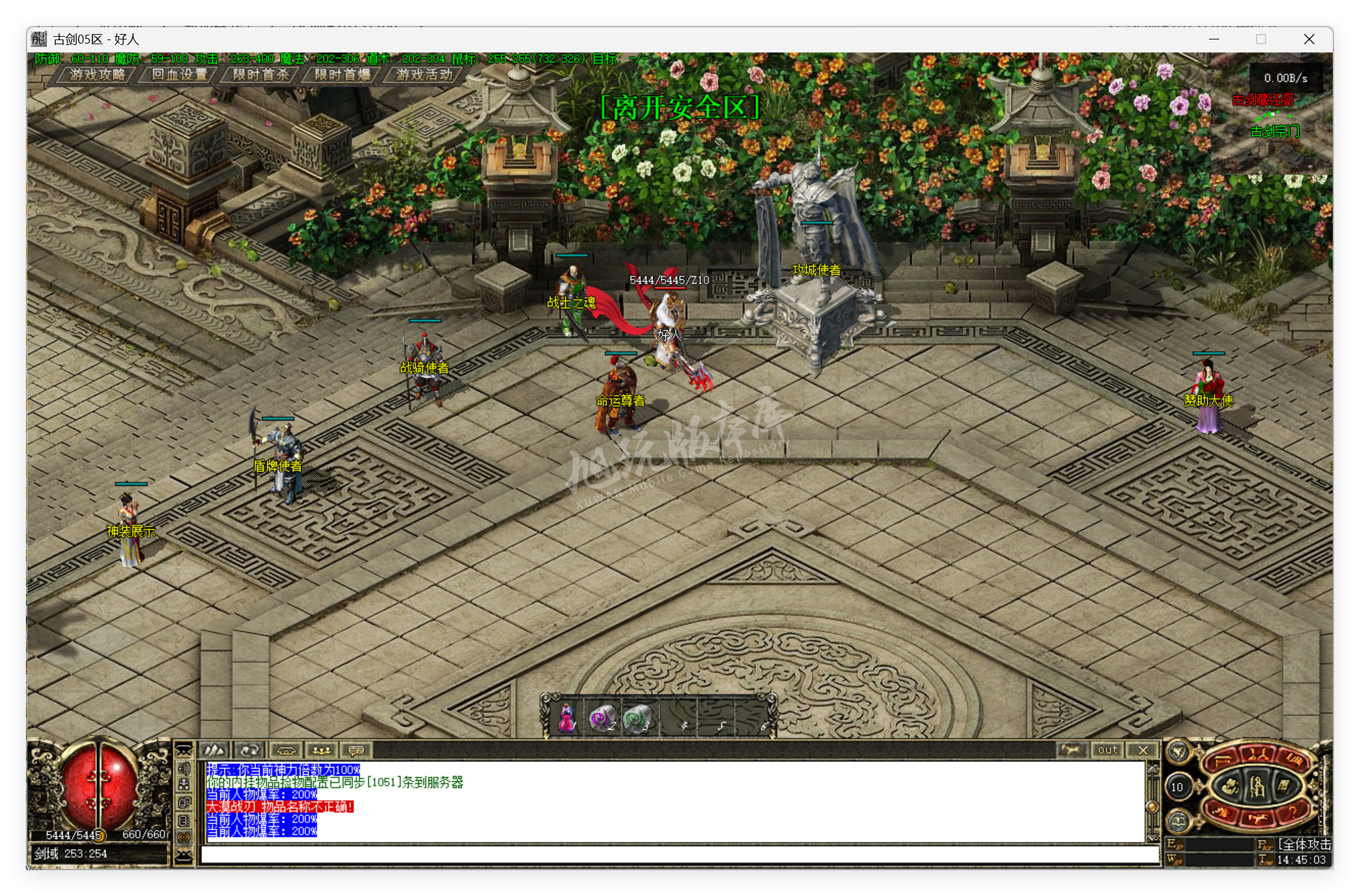Select the mount/horse icon above the chat panel
Viewport: 1360px width, 896px height.
point(1073,750)
